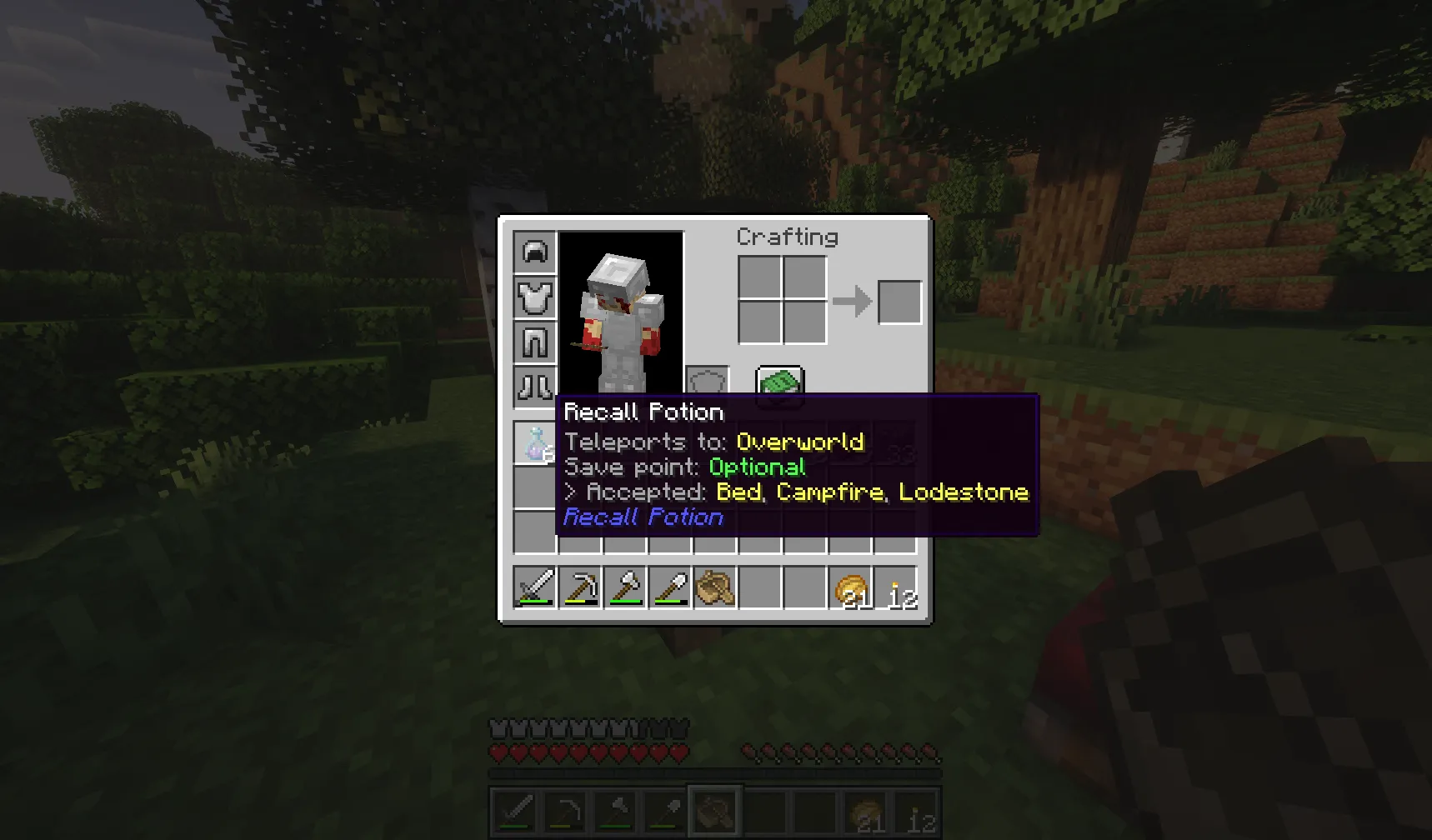Select the iron axe
Viewport: 1432px width, 840px height.
625,587
